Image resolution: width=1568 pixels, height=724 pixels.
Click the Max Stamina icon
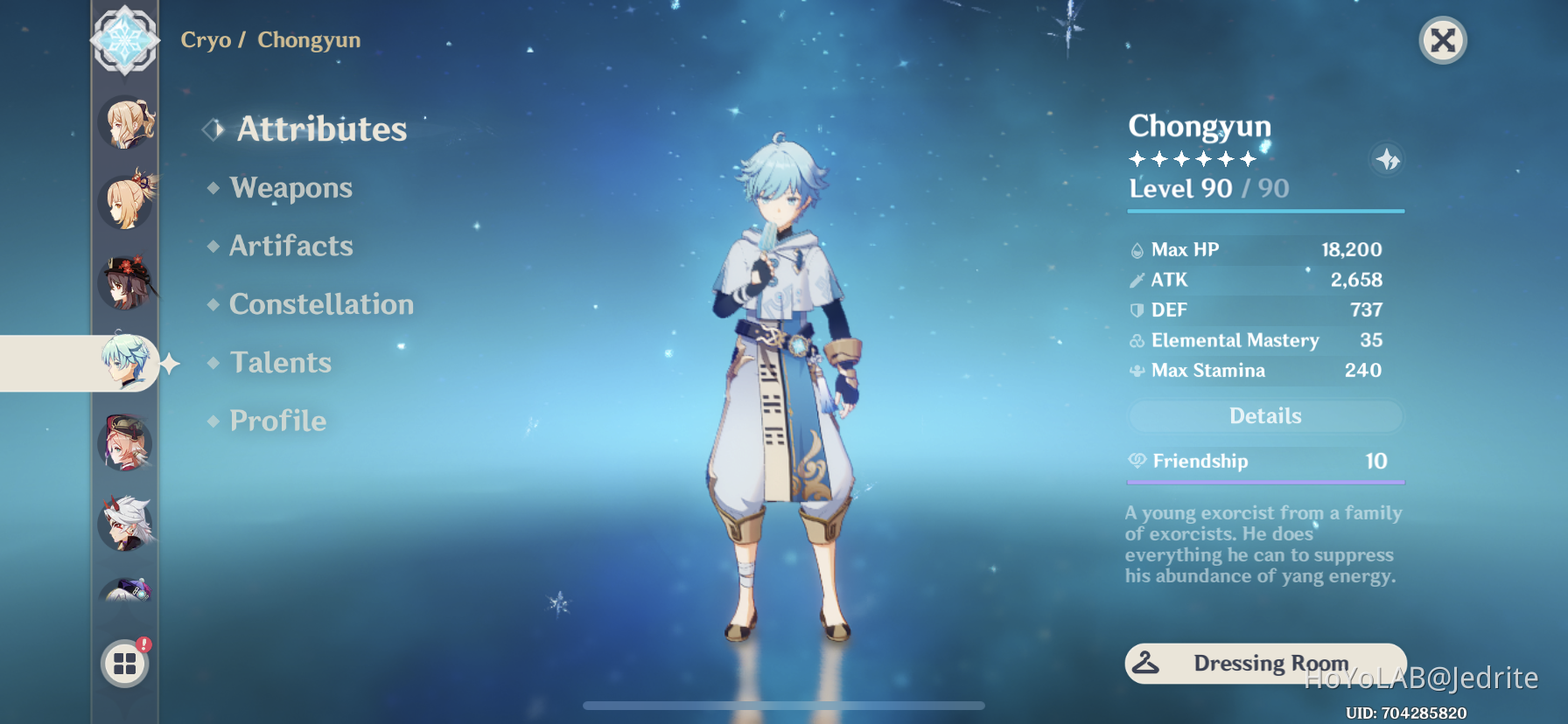[1137, 370]
